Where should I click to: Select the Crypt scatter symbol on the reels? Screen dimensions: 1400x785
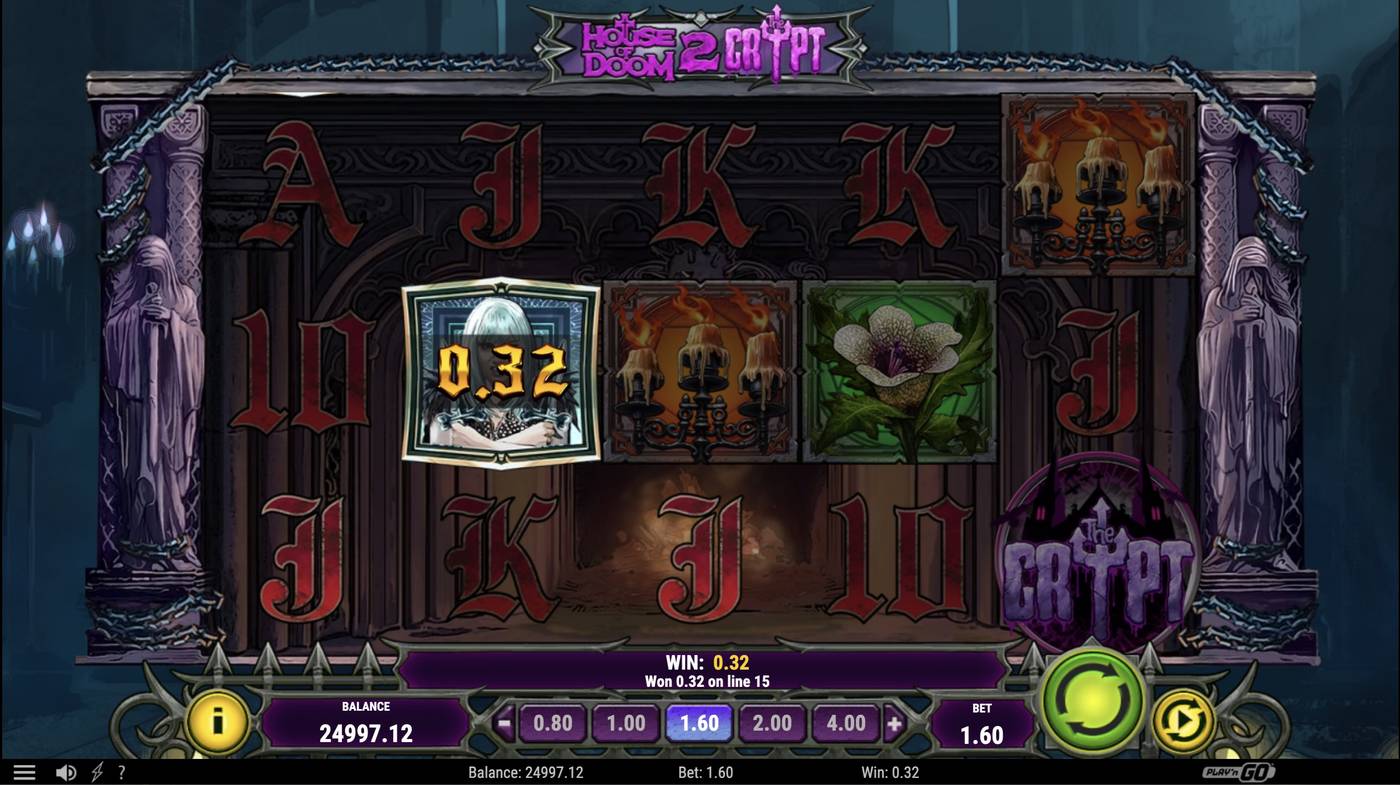[1098, 545]
